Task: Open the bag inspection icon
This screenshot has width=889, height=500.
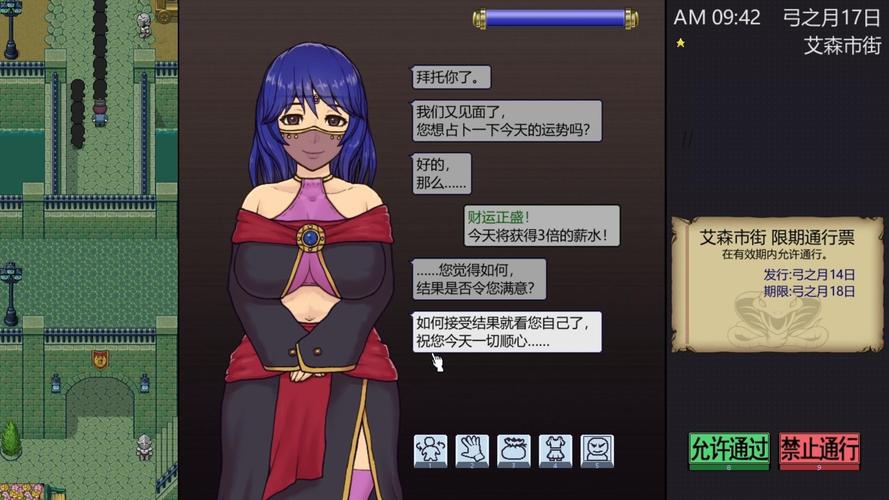Action: click(x=514, y=449)
